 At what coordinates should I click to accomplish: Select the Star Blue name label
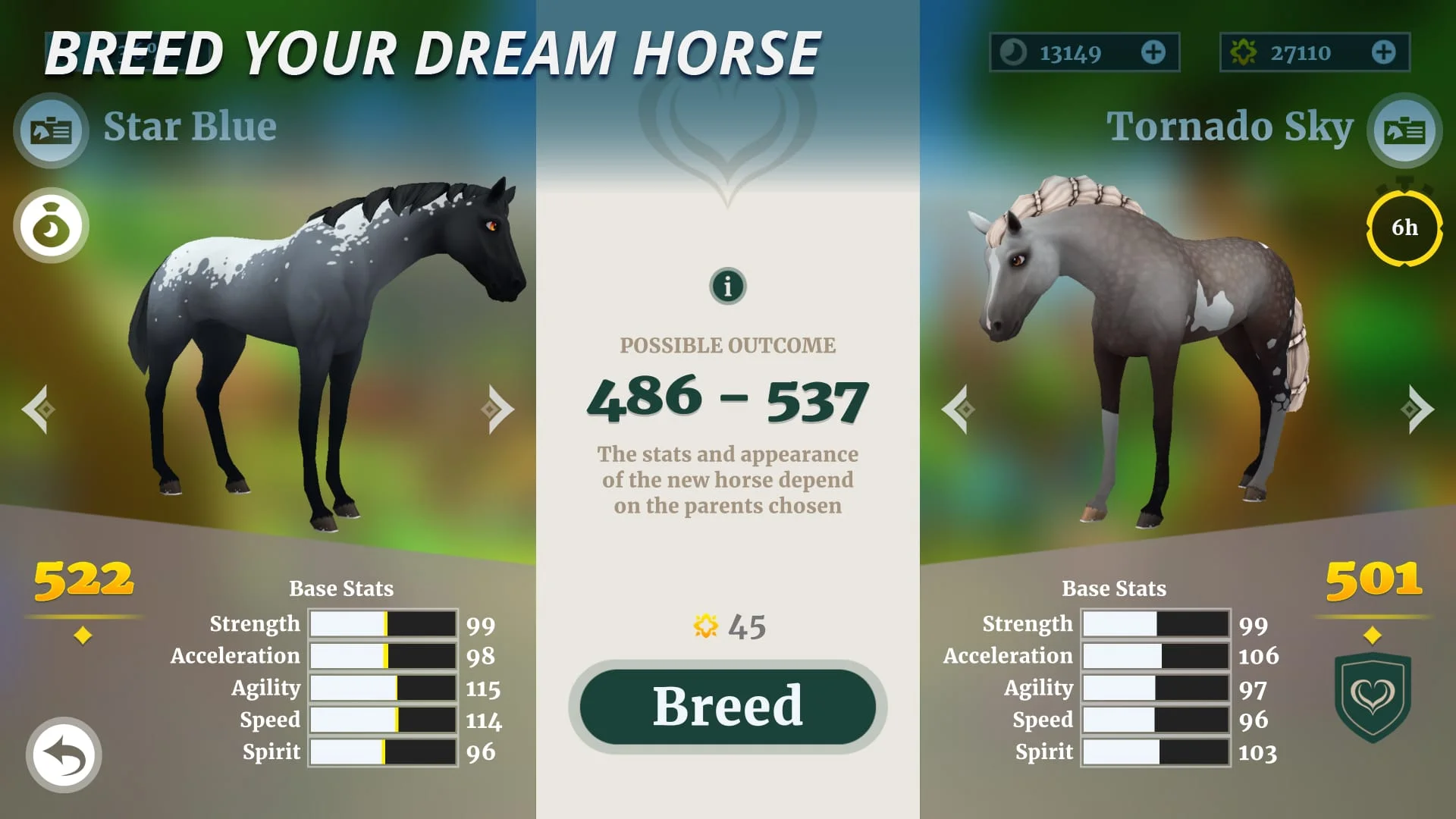click(x=189, y=127)
